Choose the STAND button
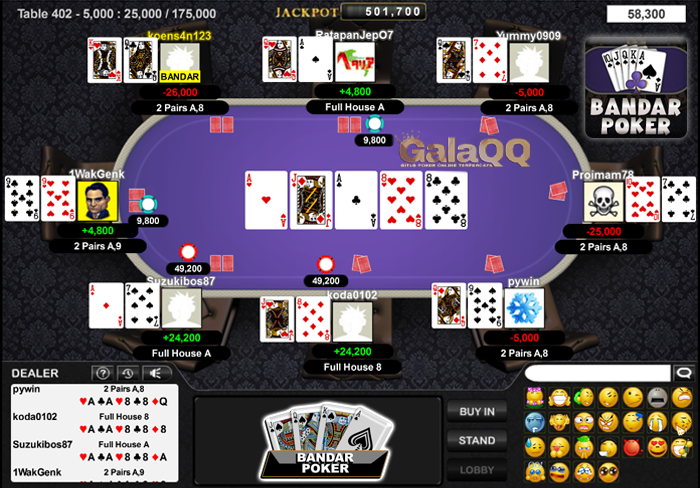This screenshot has height=488, width=700. (x=477, y=440)
